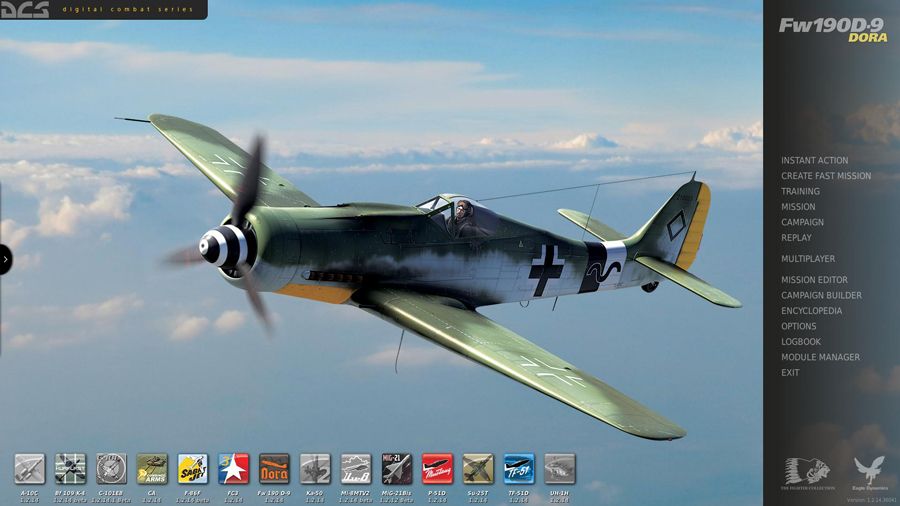Screen dimensions: 900x506
Task: Expand the left edge arrow panel
Action: click(5, 259)
